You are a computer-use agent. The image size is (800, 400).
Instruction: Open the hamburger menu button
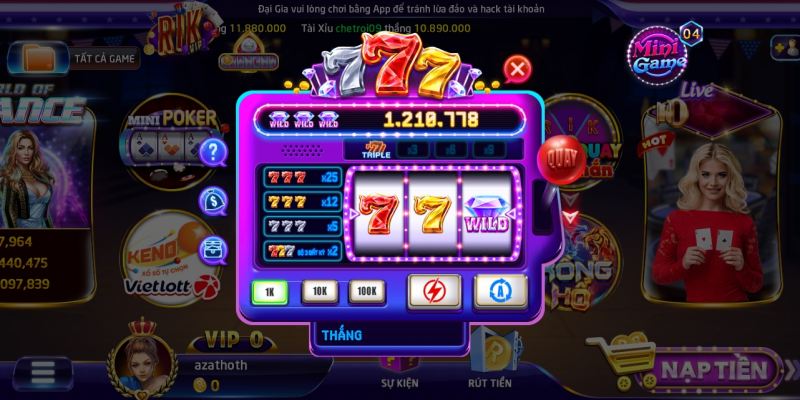43,372
